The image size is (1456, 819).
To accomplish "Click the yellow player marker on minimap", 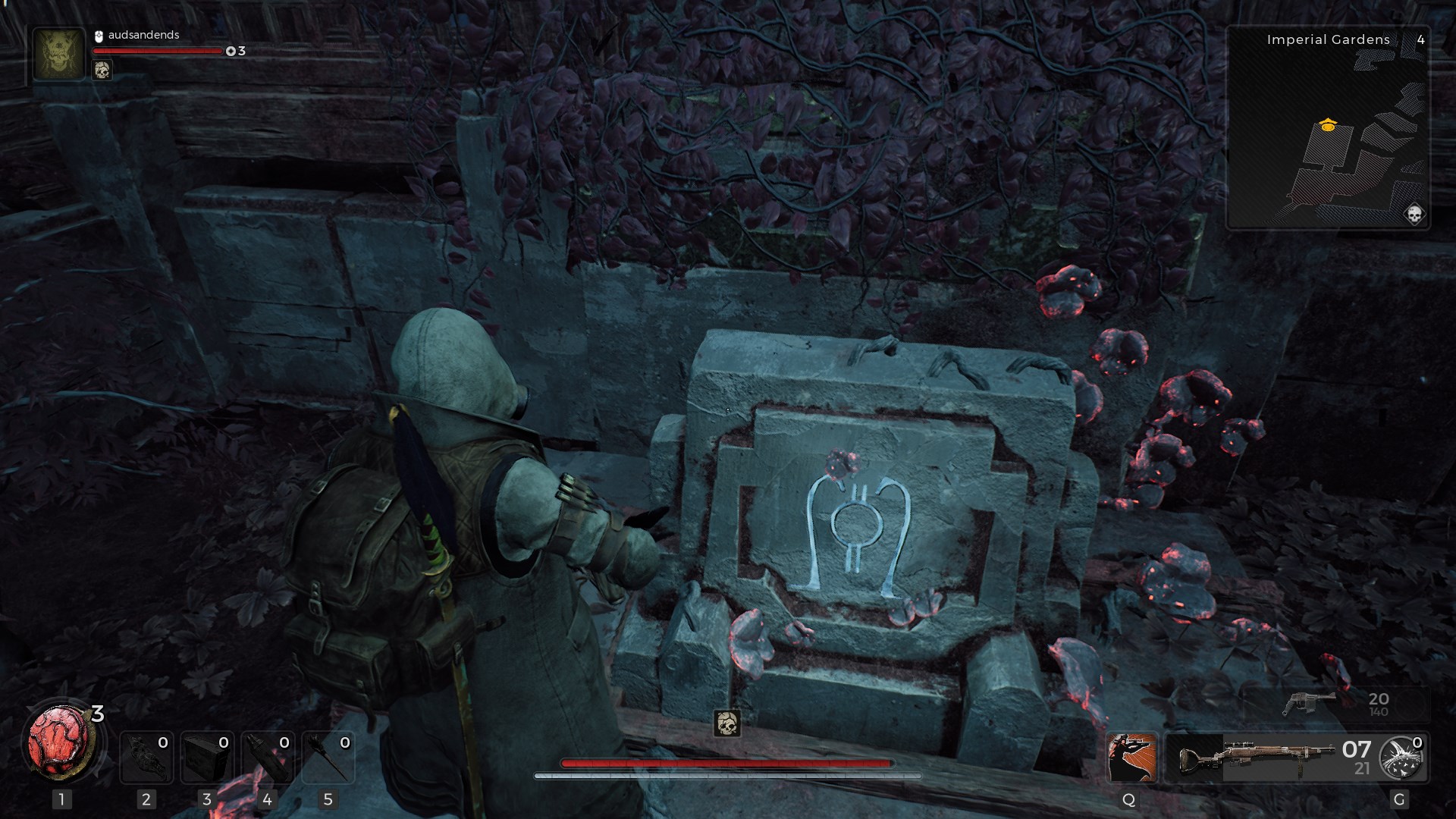I will click(x=1327, y=125).
